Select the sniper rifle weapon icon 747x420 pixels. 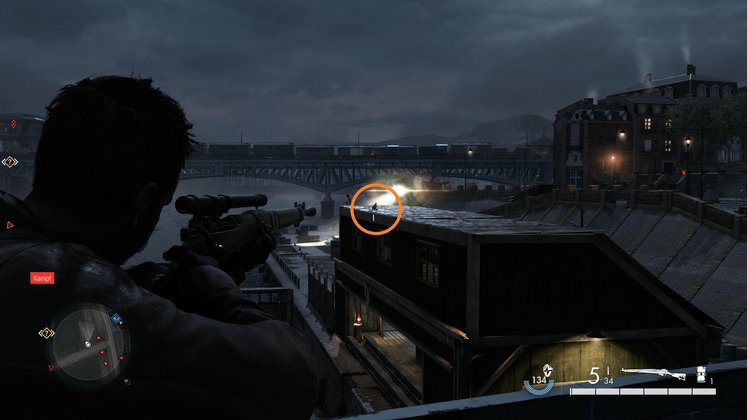(x=652, y=375)
